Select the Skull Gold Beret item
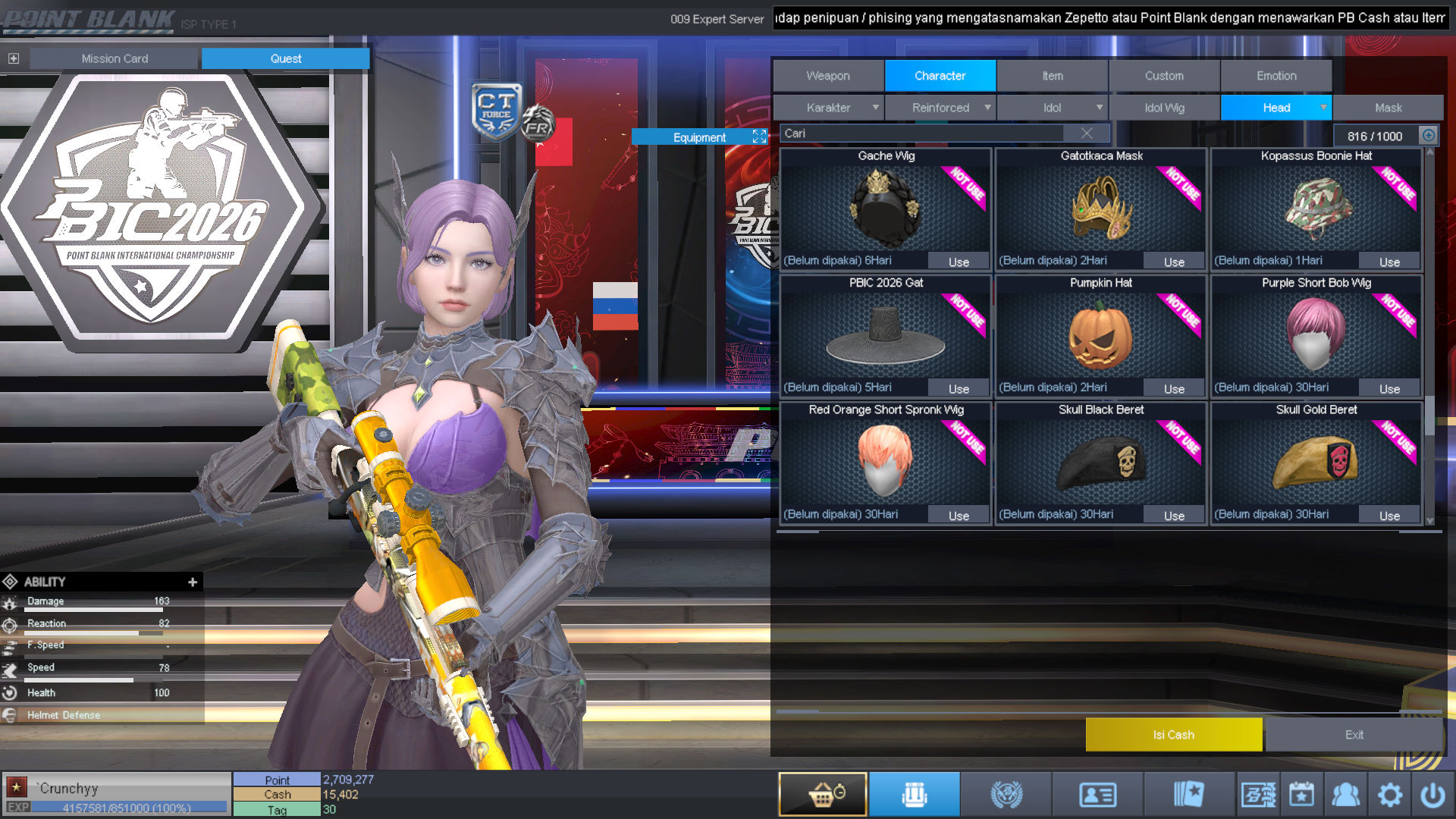 (x=1316, y=460)
